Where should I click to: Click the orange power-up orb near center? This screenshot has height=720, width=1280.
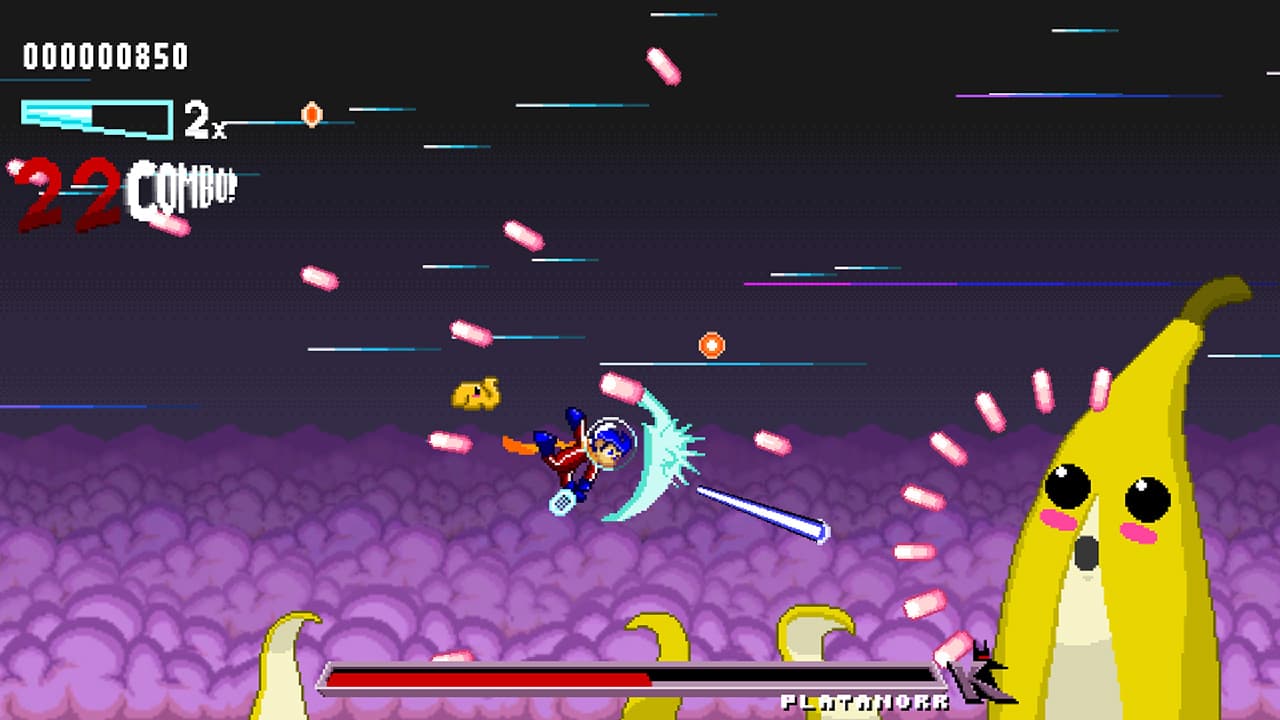[711, 345]
